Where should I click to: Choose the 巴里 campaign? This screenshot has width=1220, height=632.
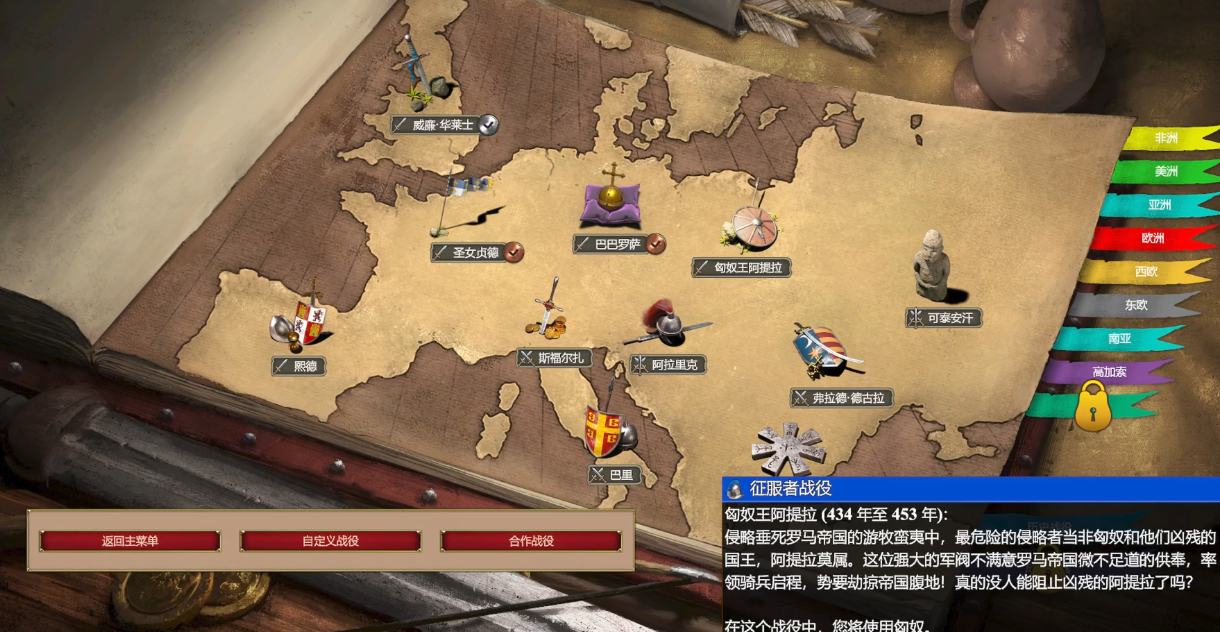[614, 474]
